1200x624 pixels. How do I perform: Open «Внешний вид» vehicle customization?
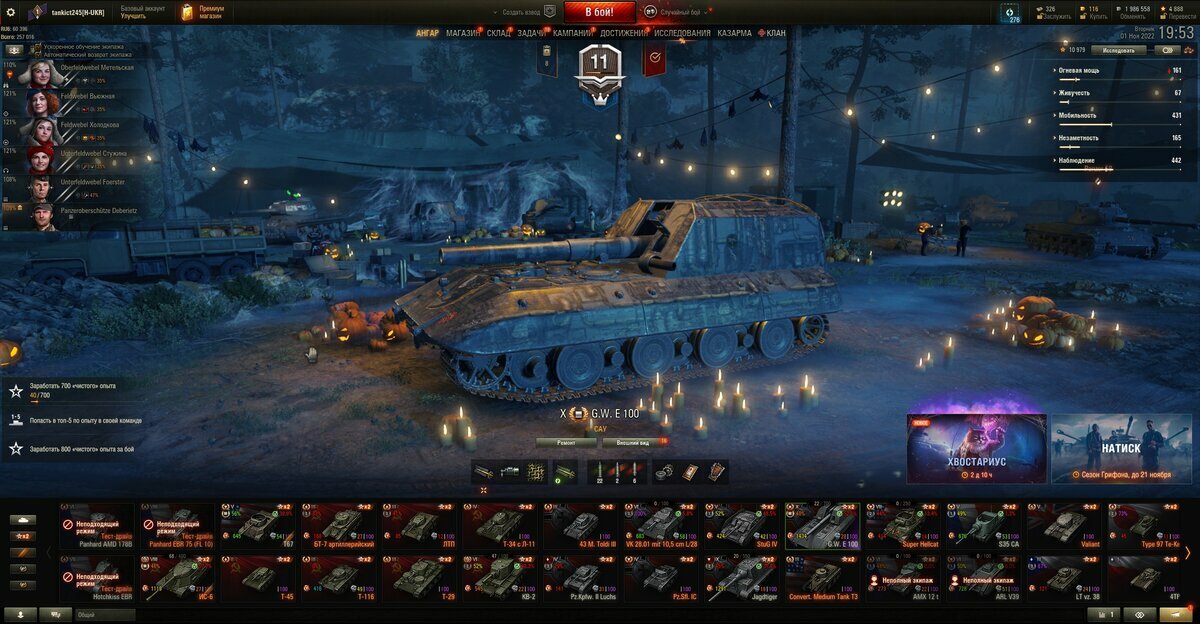[632, 441]
